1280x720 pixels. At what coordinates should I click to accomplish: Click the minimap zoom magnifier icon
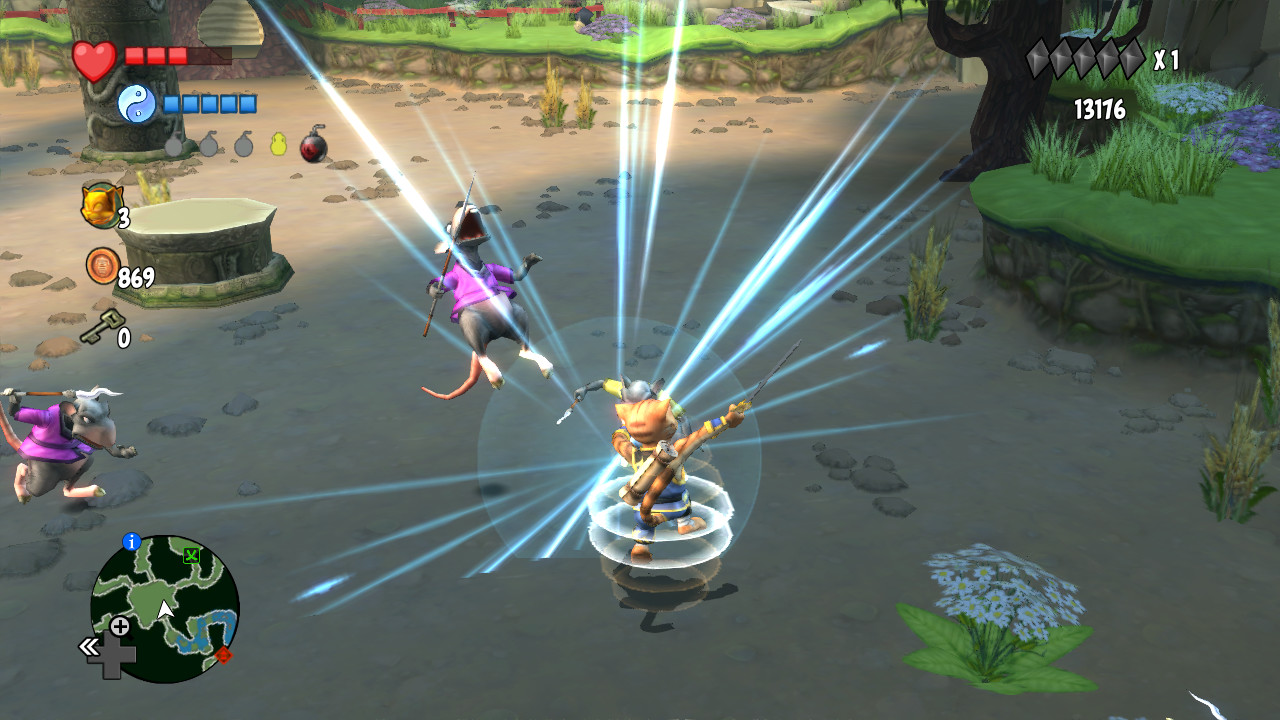(120, 629)
